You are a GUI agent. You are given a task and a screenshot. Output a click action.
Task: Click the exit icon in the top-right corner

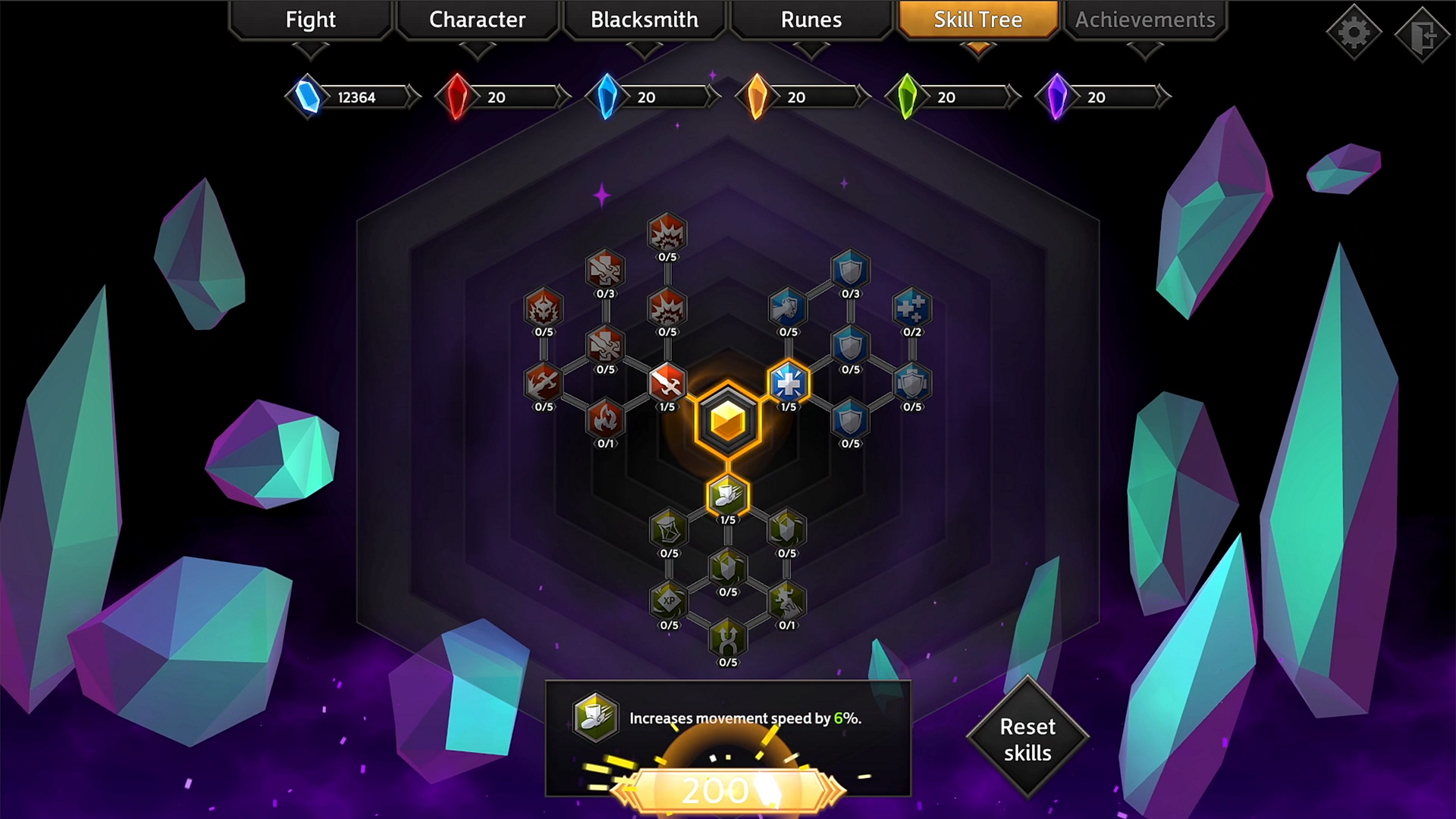(1423, 32)
